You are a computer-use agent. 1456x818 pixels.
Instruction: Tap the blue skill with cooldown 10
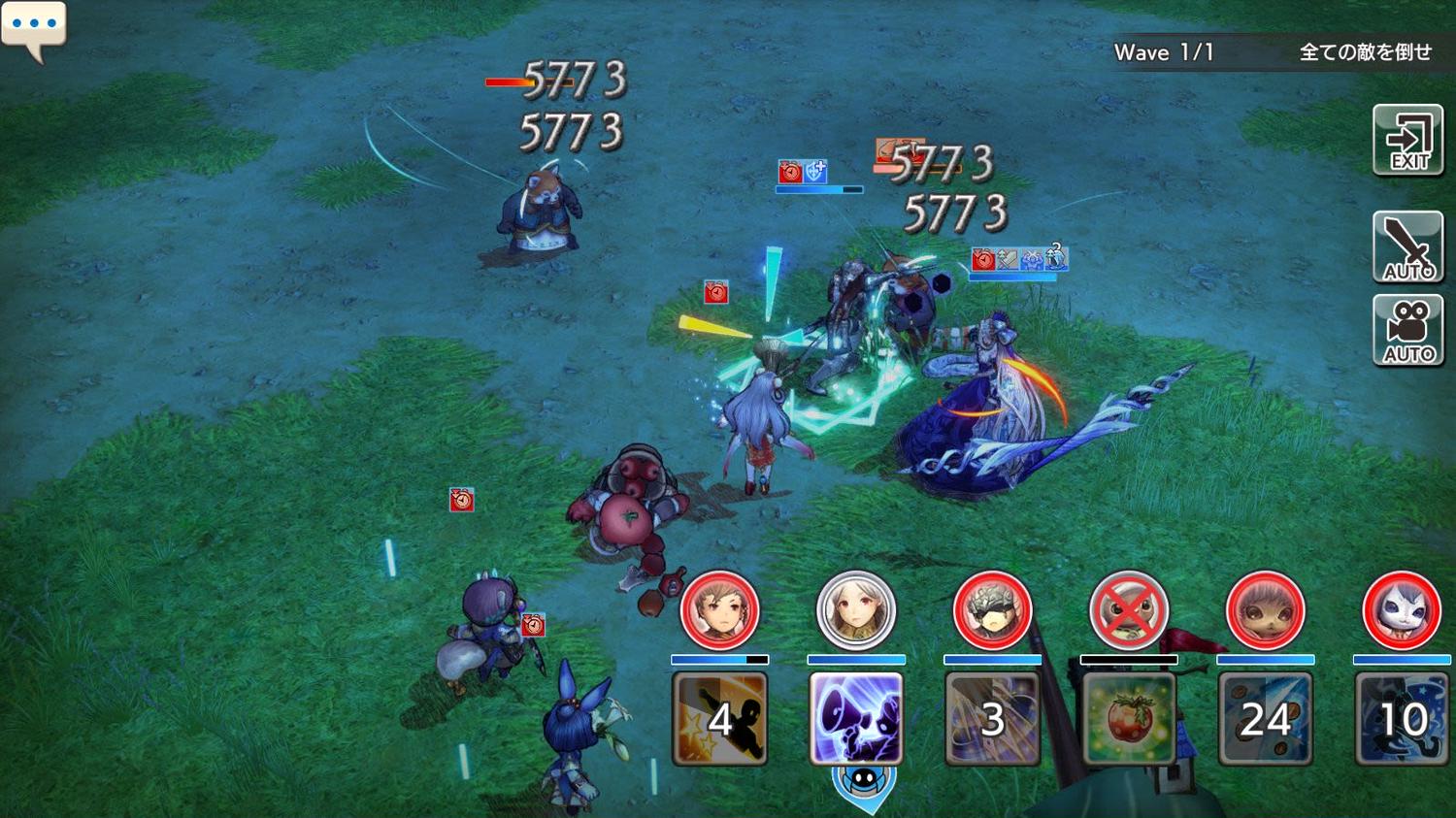pos(1402,719)
